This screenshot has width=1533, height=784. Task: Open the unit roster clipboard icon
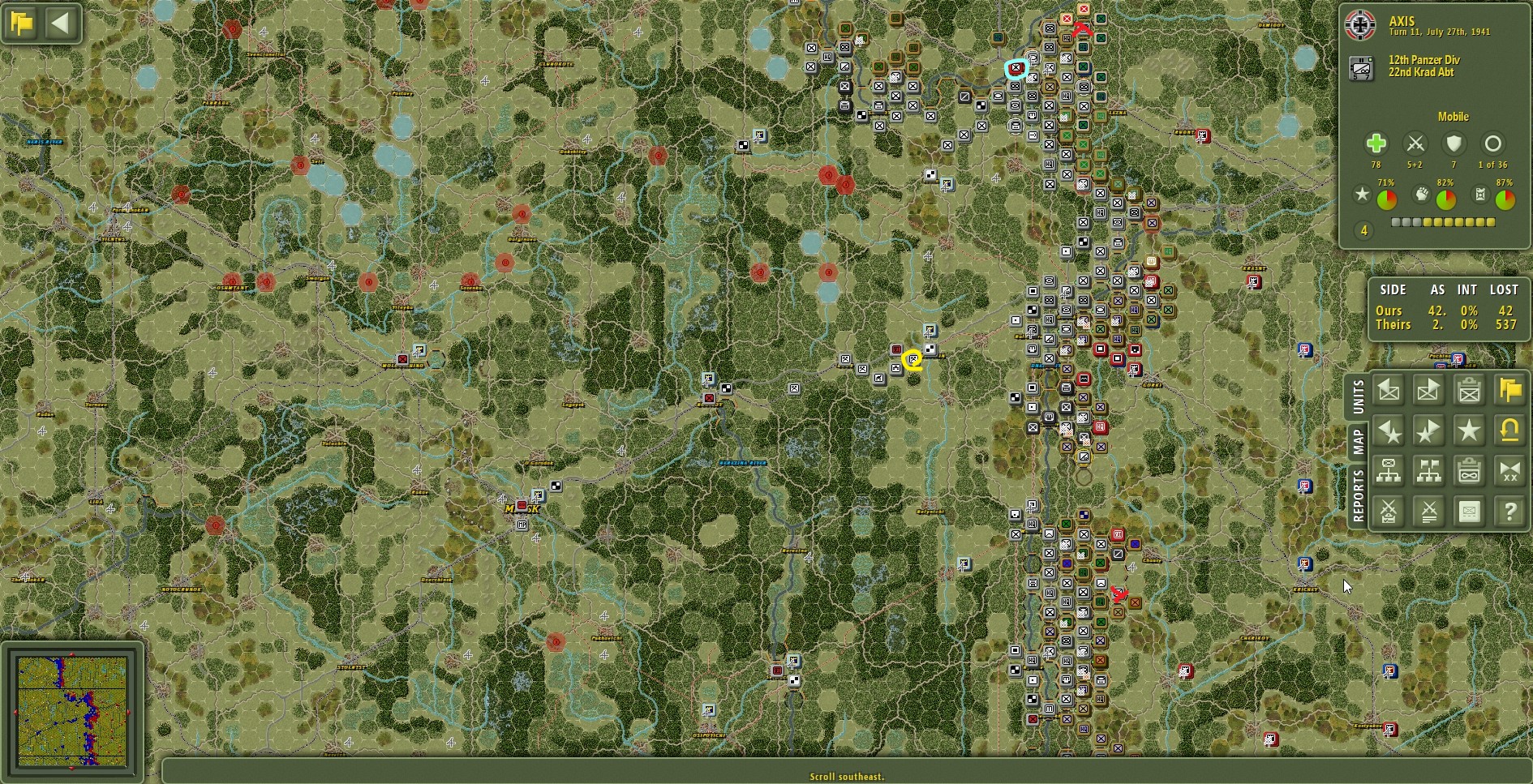pos(1469,391)
